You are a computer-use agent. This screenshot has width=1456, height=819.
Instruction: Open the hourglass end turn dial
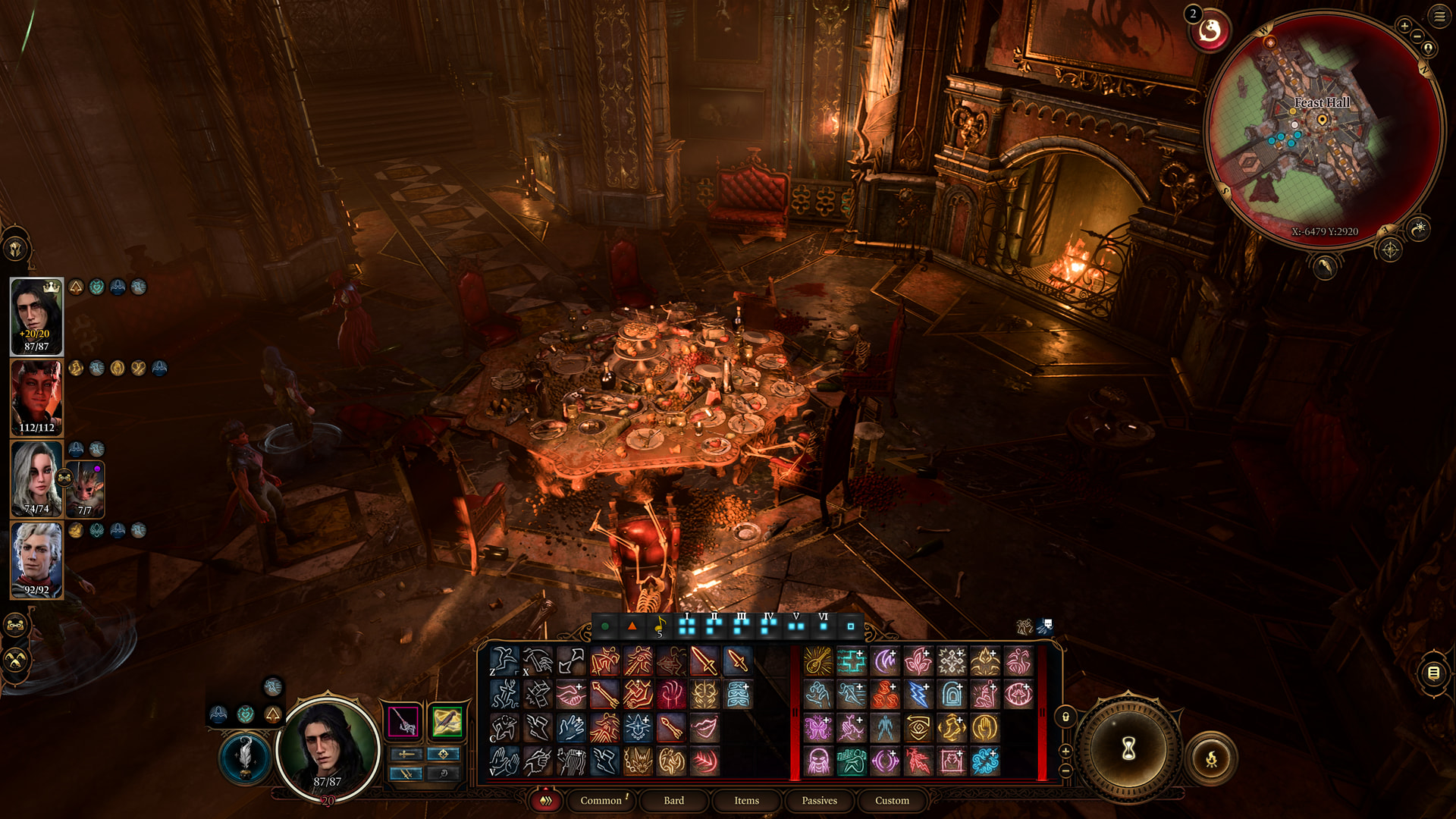1128,749
